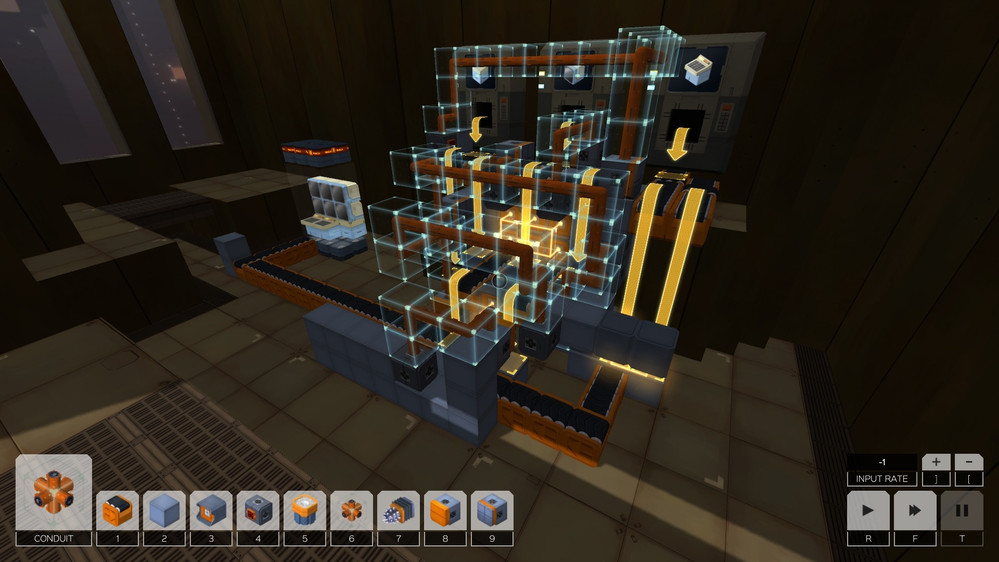
Task: Pick the curved grey block in slot 3
Action: 211,510
